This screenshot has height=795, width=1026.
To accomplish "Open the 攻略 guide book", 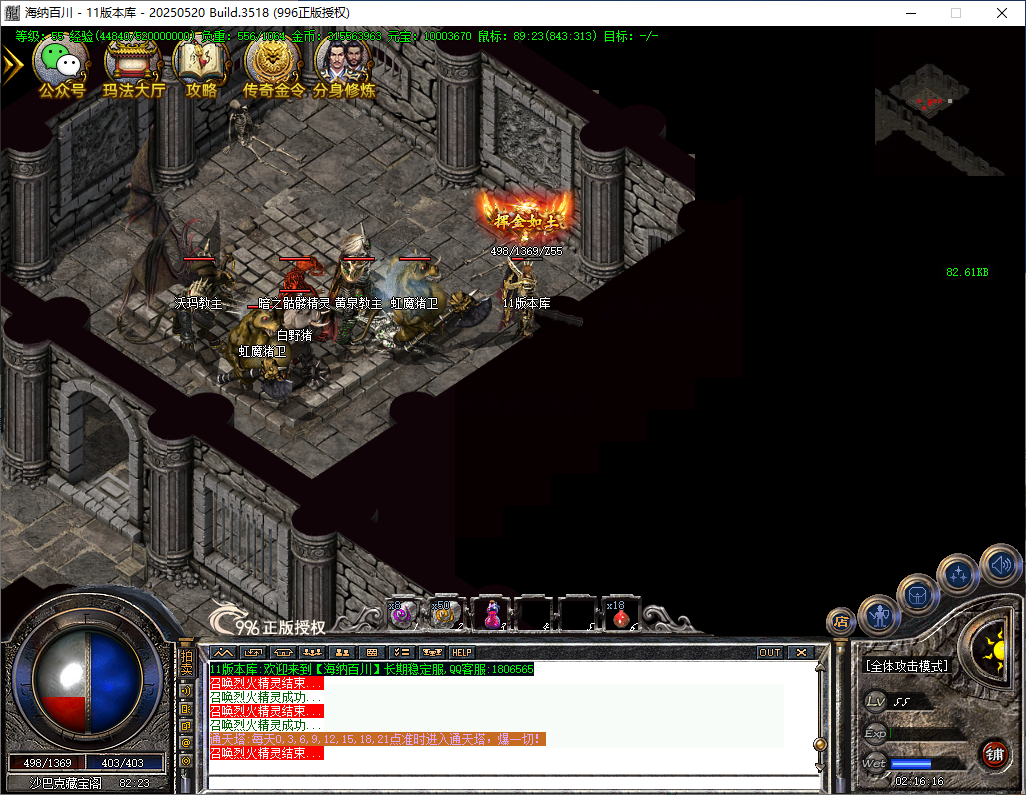I will pos(202,64).
